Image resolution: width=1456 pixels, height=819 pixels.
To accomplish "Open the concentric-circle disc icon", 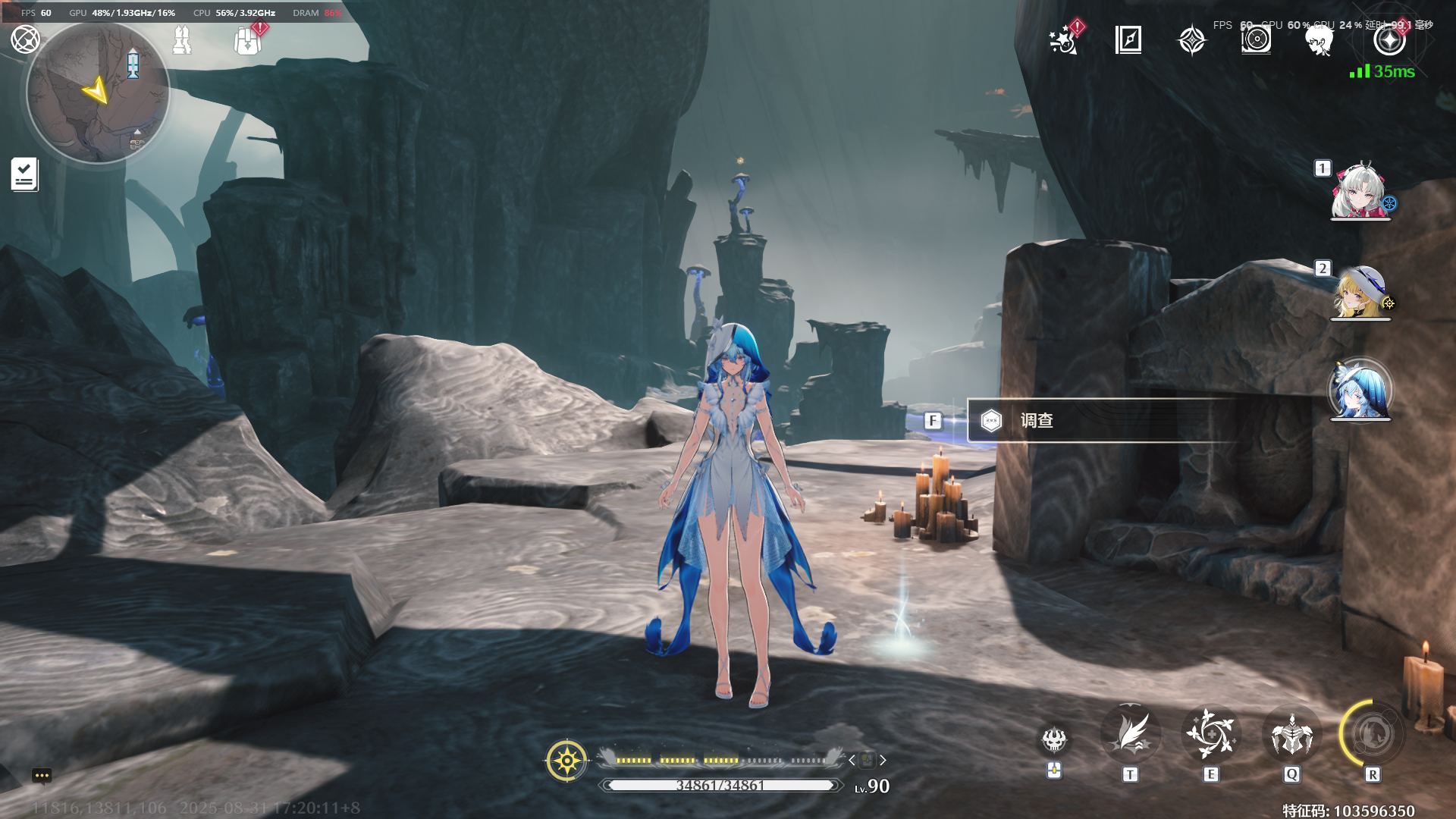I will (1256, 39).
